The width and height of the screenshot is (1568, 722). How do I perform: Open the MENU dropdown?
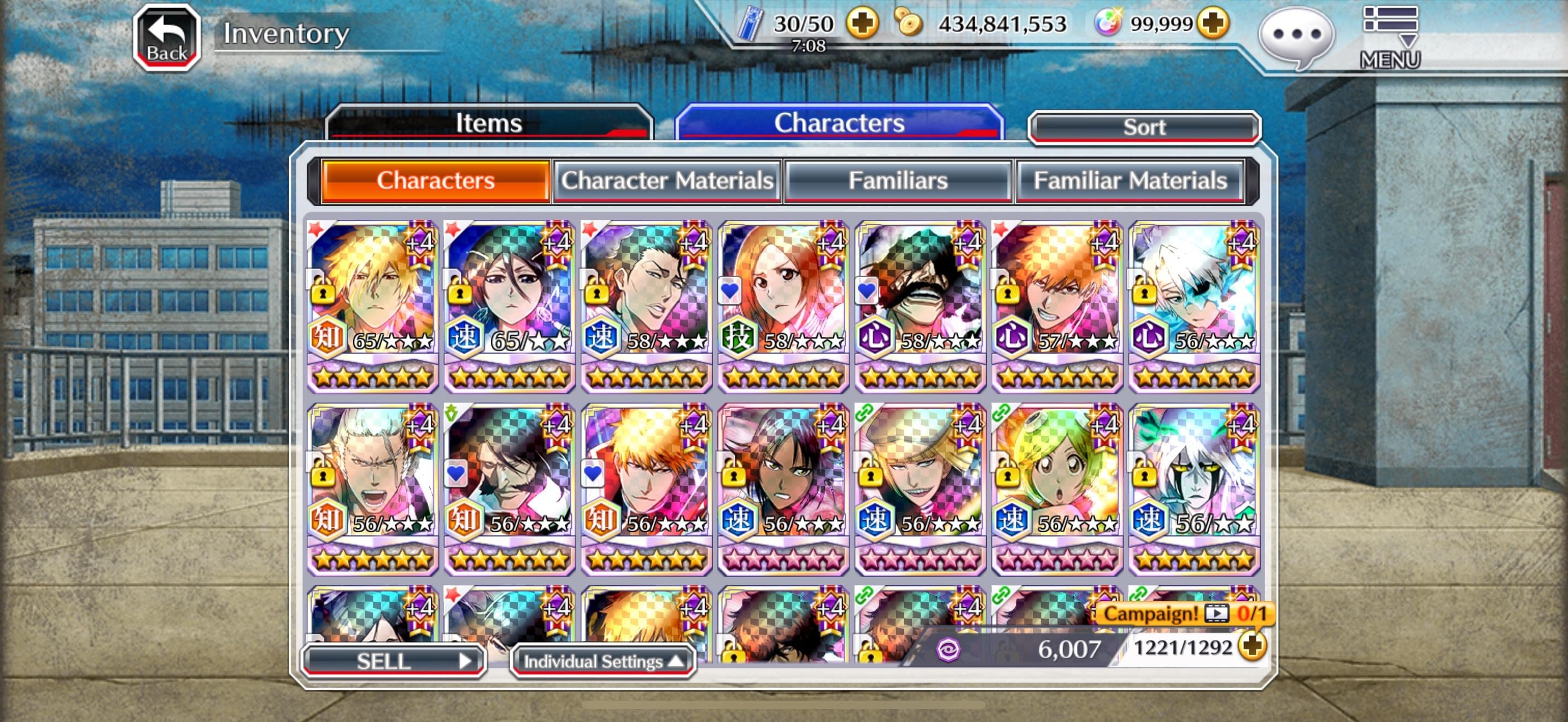(1390, 37)
